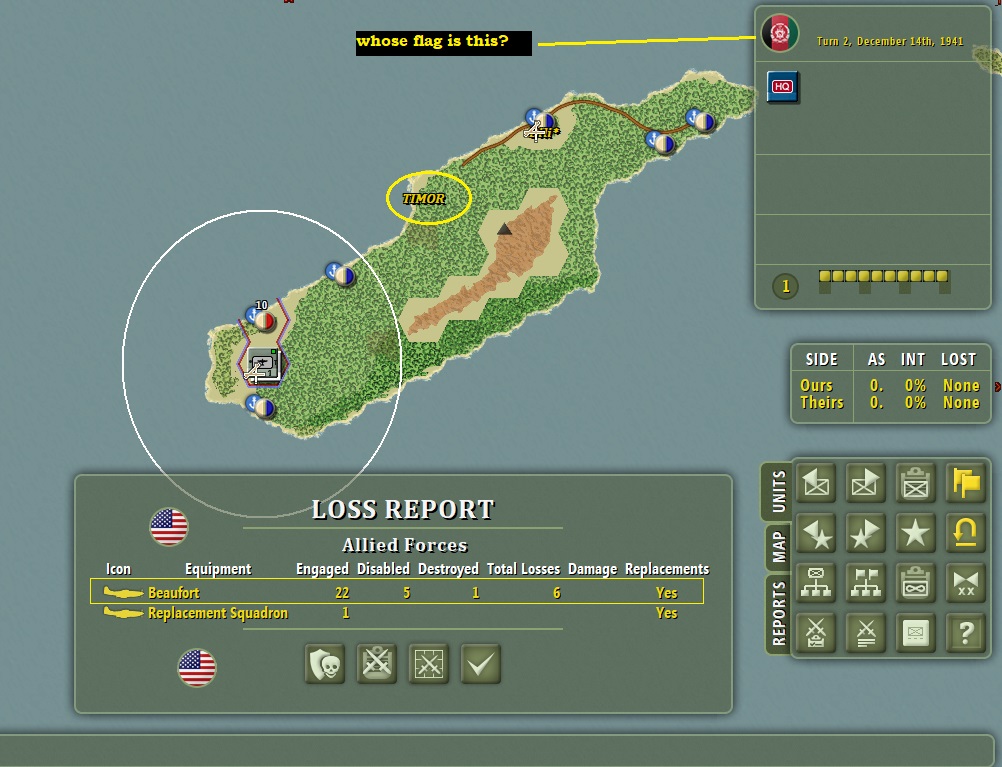
Task: Click the star with left arrow button
Action: pos(817,533)
